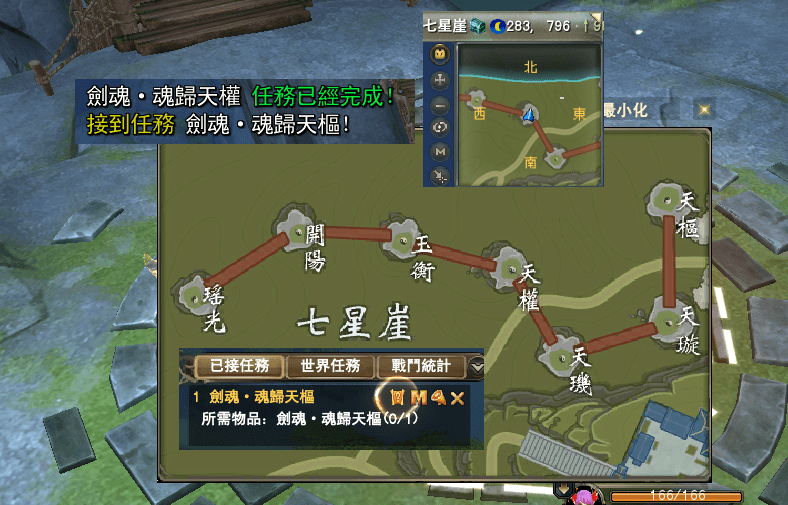Click the star button beside 最小化
Screen dimensions: 788x505
pyautogui.click(x=704, y=109)
